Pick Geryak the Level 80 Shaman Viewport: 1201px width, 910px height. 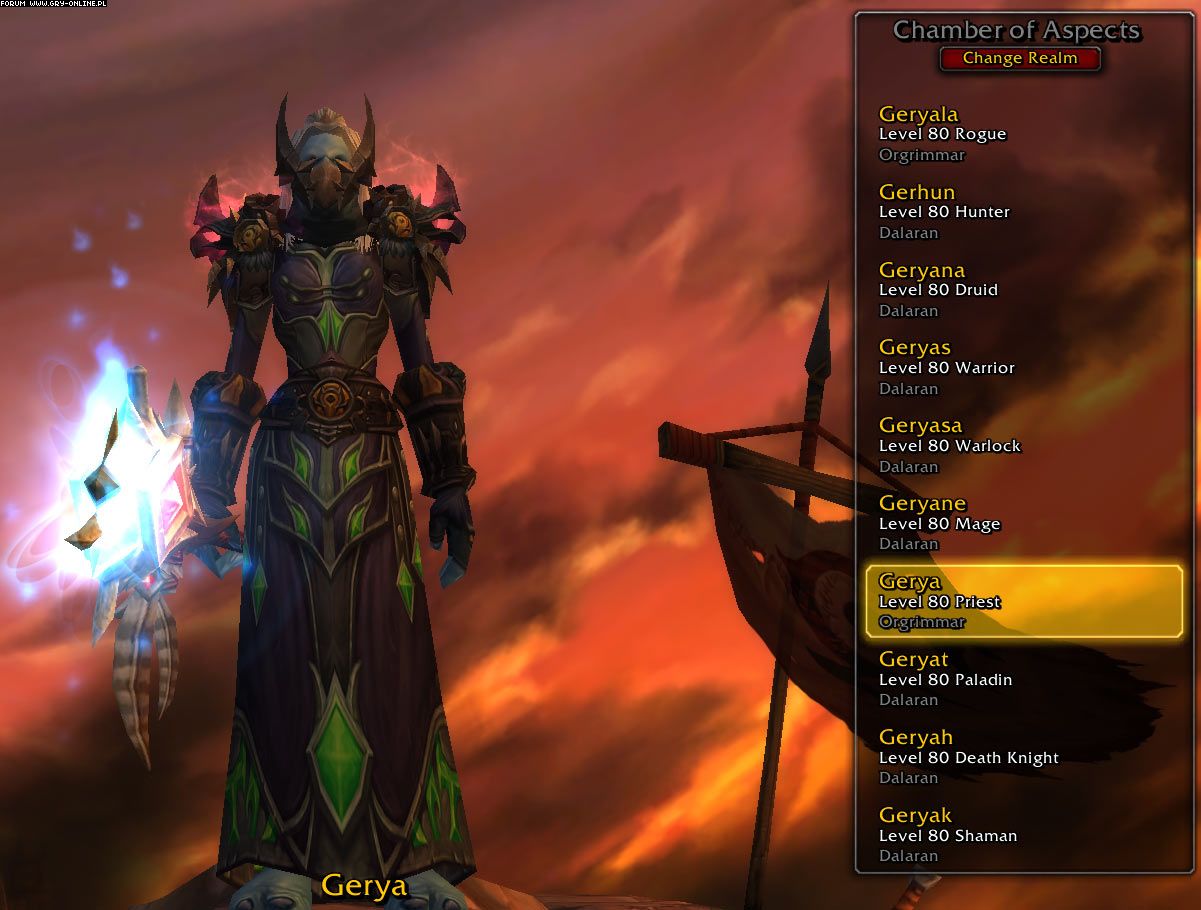[x=1020, y=835]
